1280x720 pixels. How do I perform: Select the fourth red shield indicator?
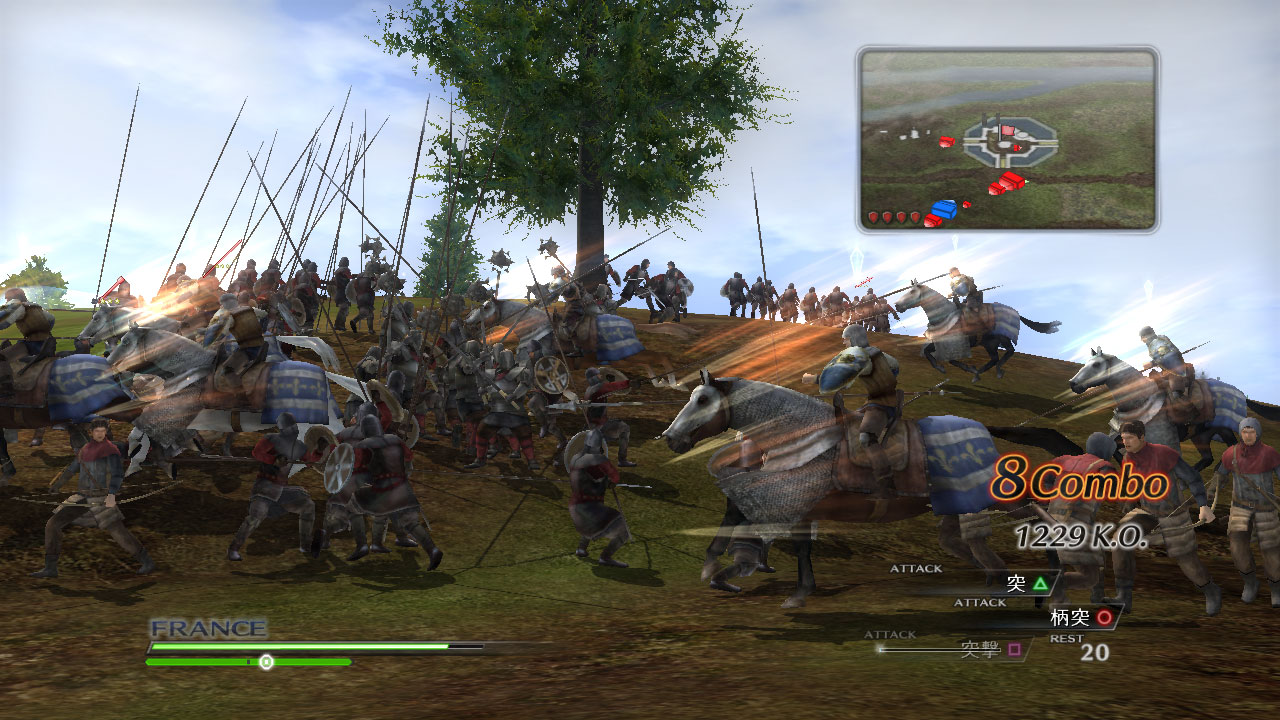click(x=914, y=216)
